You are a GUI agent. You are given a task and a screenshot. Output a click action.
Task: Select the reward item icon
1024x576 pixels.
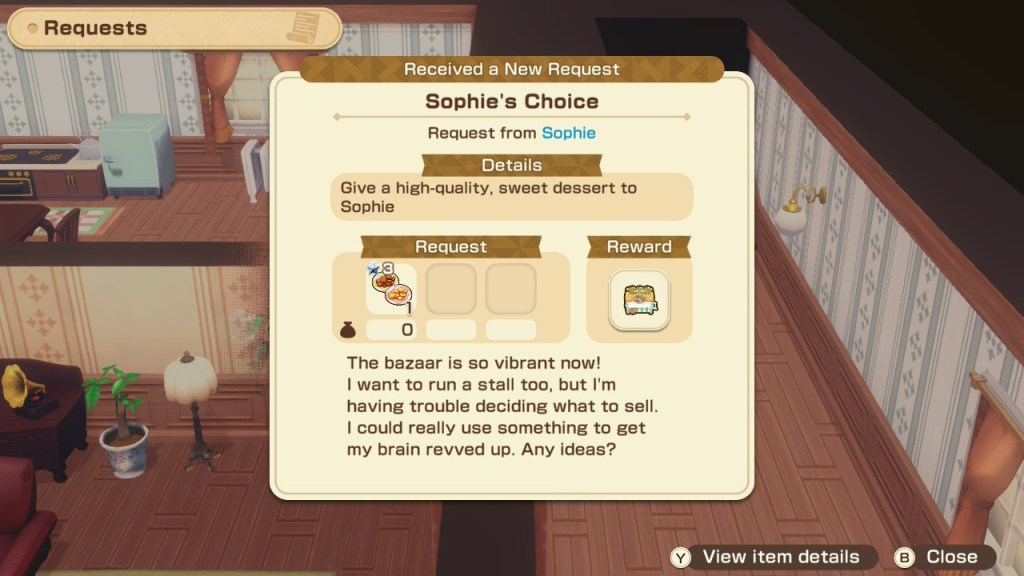[639, 300]
